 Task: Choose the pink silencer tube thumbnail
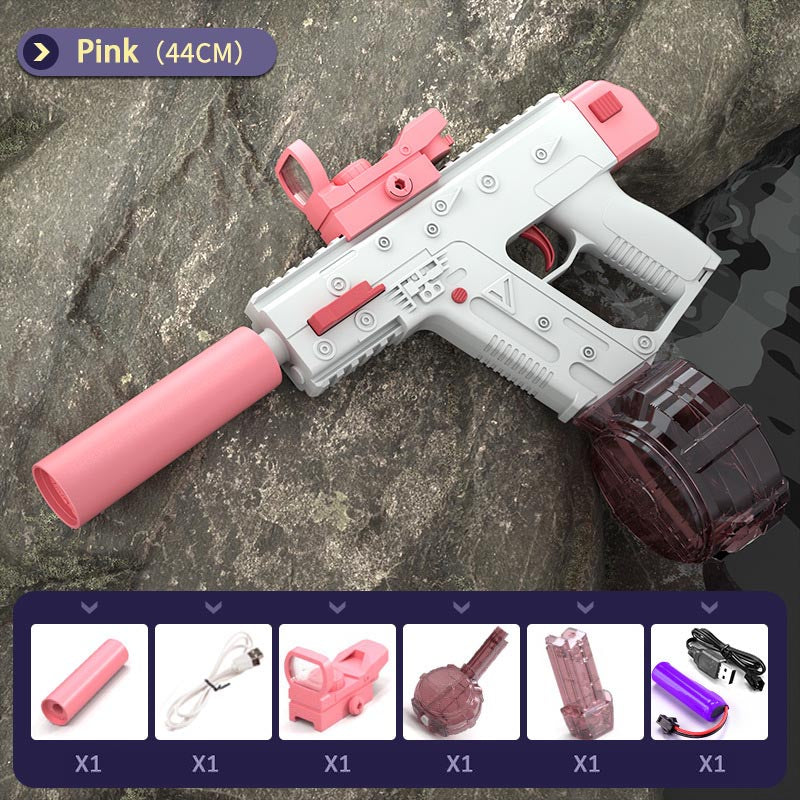tap(89, 682)
